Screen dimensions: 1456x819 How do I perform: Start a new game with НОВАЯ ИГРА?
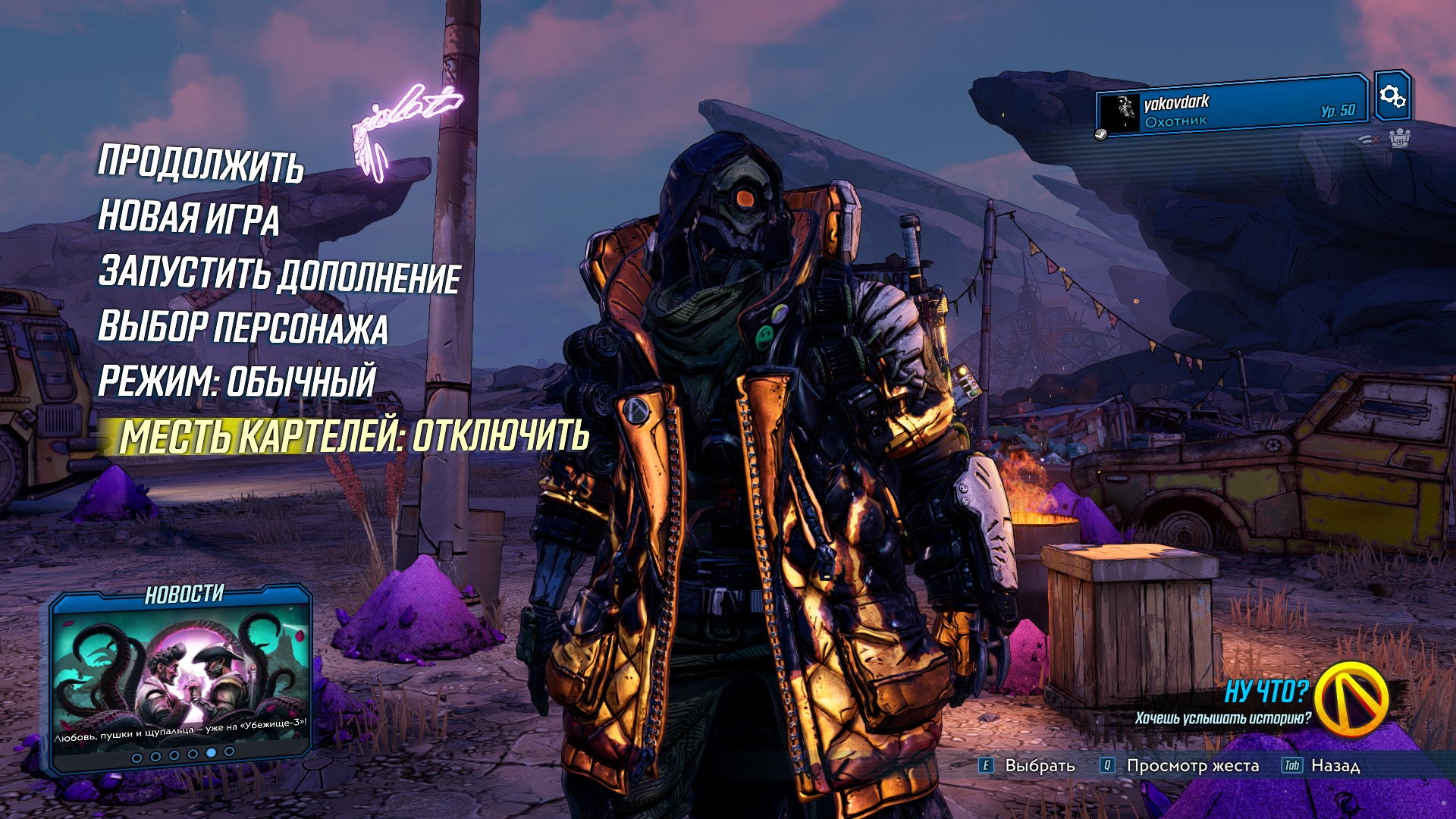coord(189,218)
